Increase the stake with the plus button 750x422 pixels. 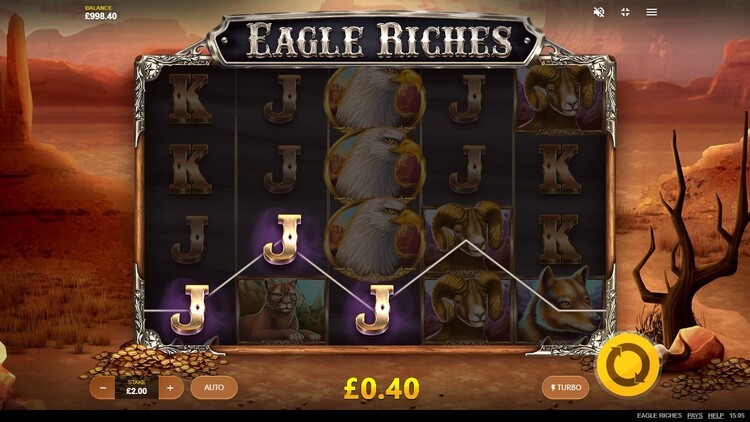pyautogui.click(x=171, y=387)
